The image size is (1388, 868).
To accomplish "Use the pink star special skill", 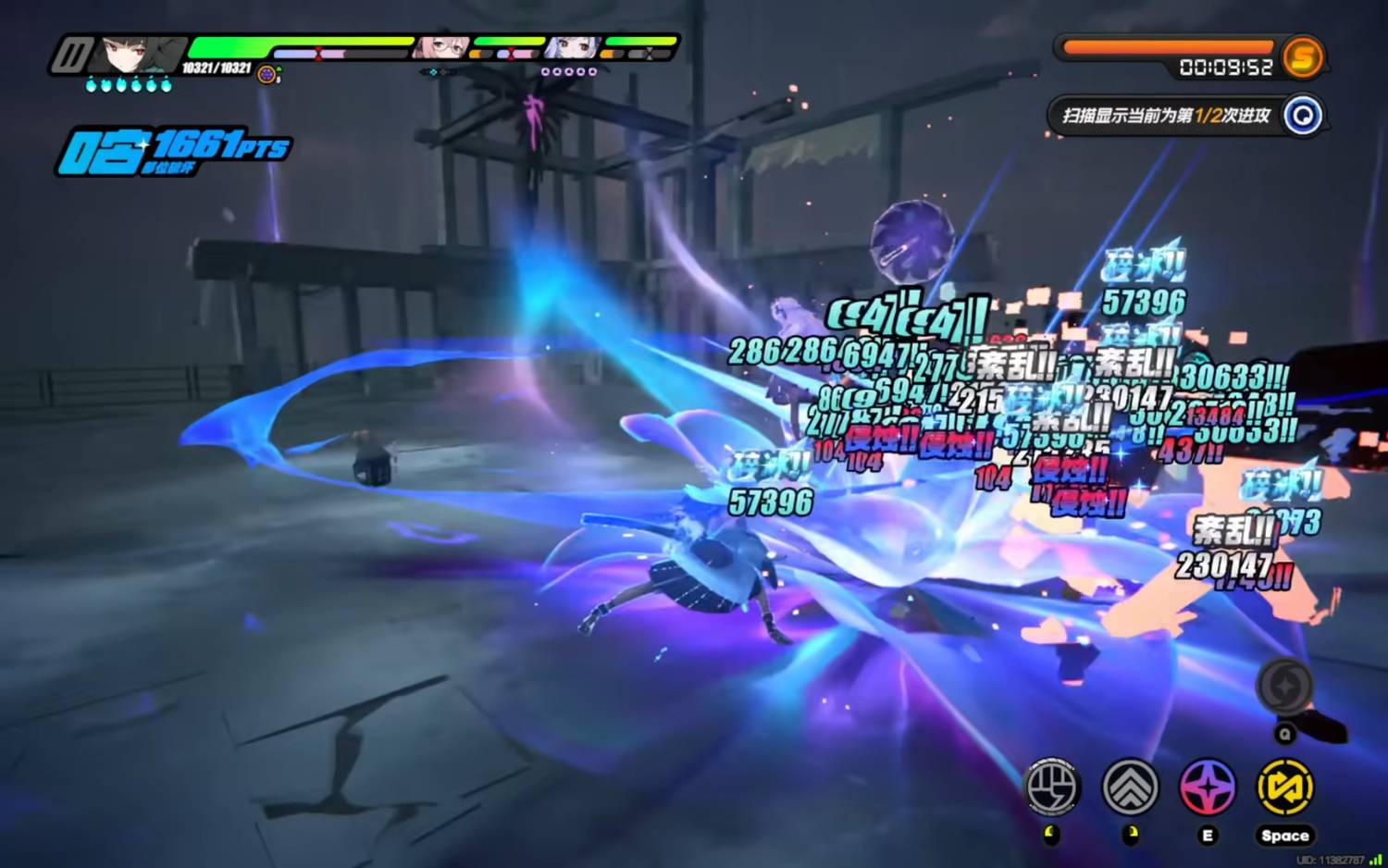I will click(x=1207, y=787).
